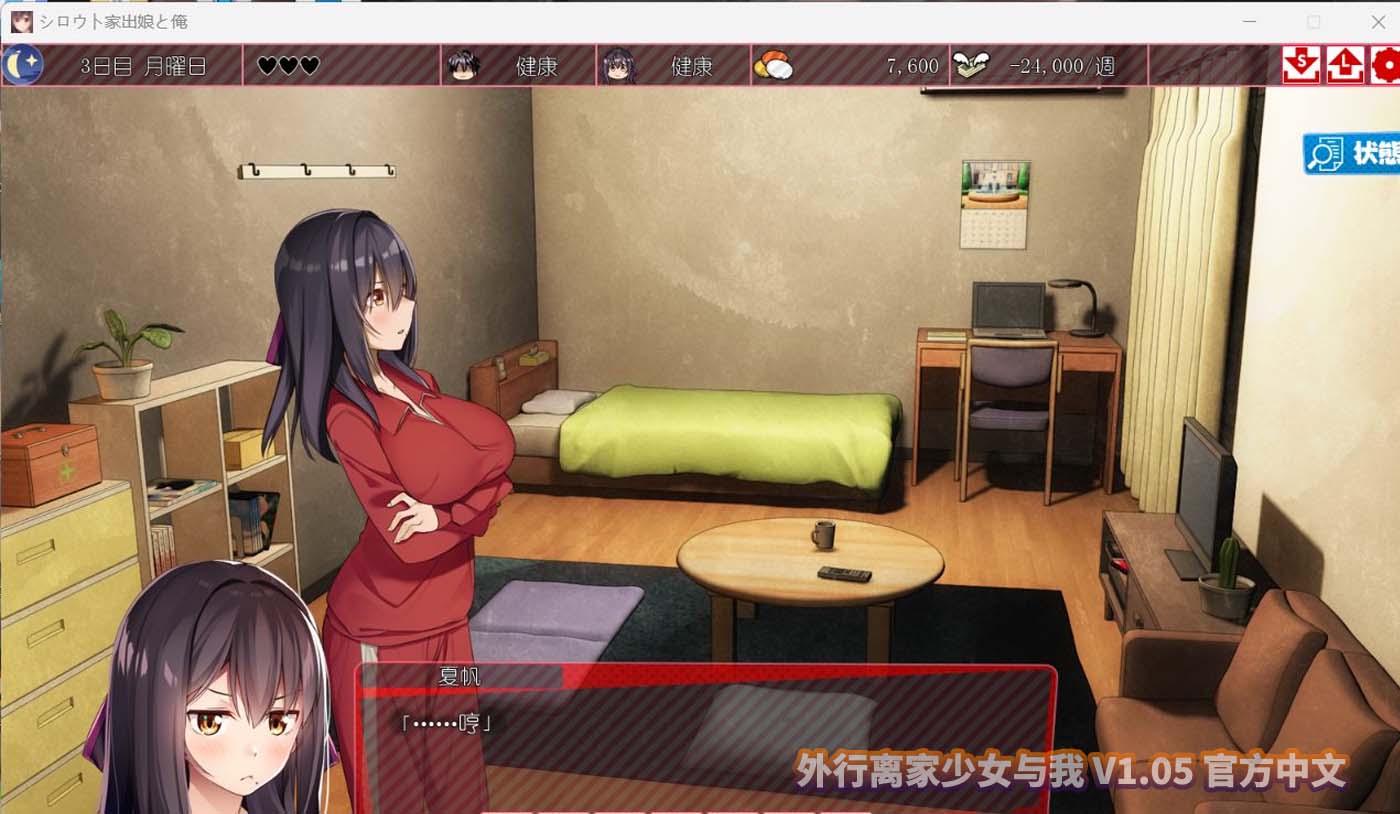This screenshot has height=814, width=1400.
Task: Click the Load (L) icon
Action: point(1345,66)
